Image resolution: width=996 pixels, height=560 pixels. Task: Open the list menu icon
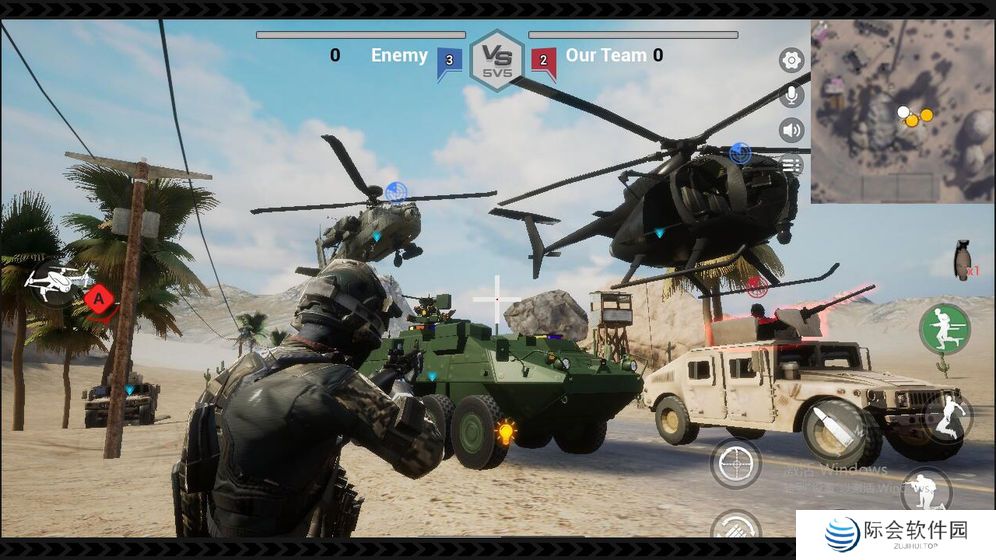pyautogui.click(x=792, y=164)
